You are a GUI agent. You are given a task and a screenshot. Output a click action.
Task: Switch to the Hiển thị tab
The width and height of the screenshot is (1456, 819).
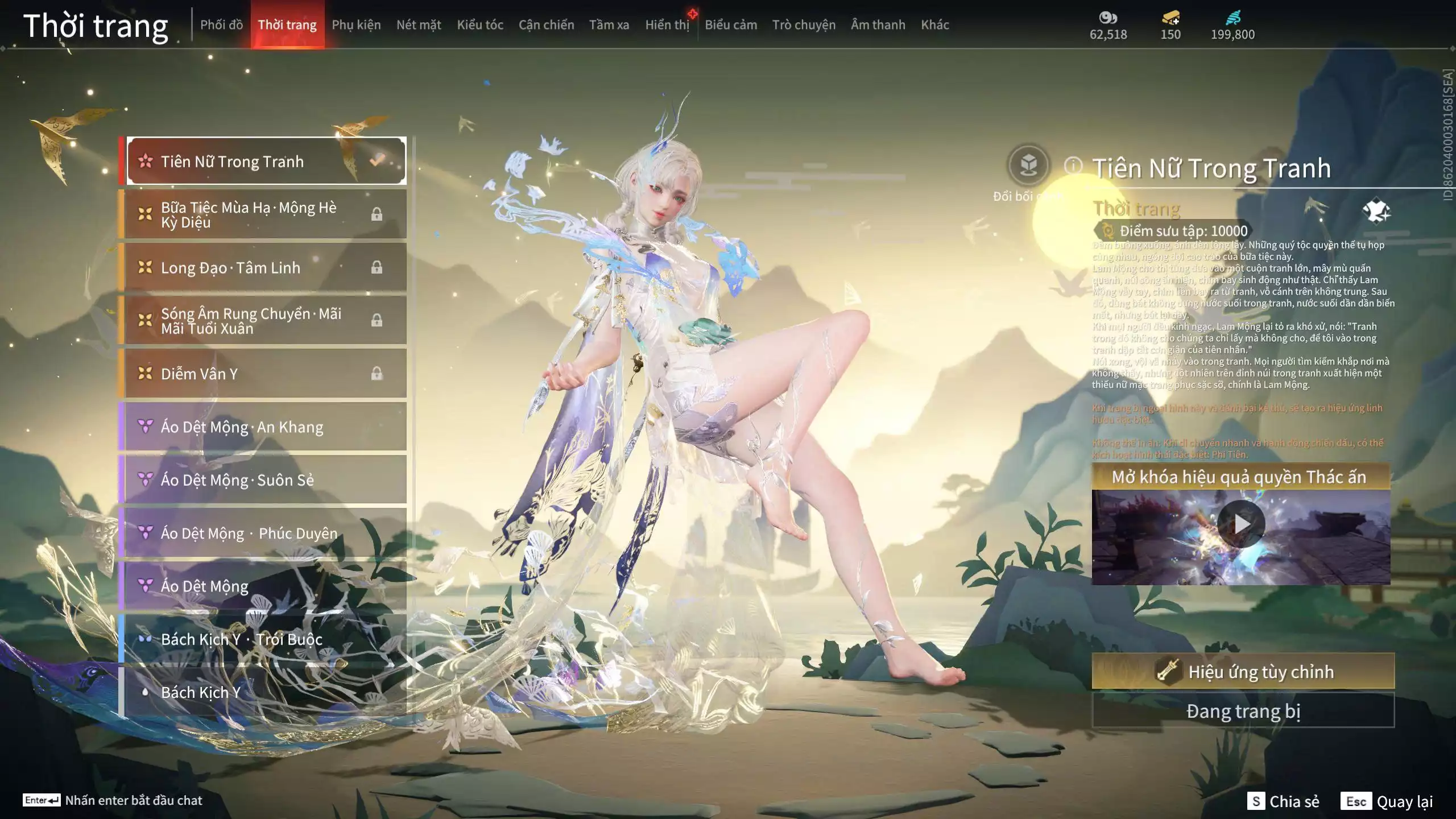coord(667,24)
